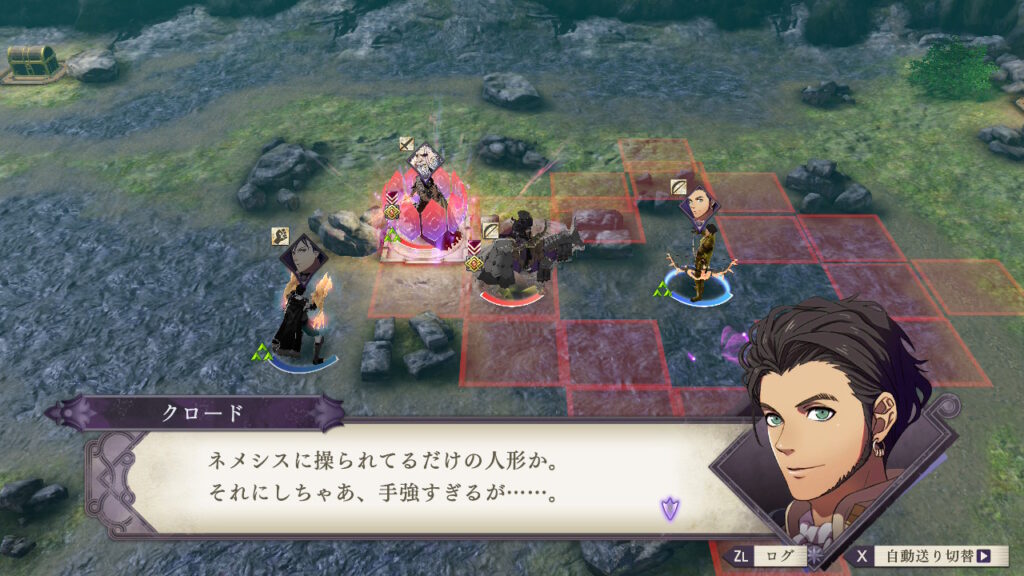Toggle 自動送り切替 auto-advance
1024x576 pixels.
(930, 556)
